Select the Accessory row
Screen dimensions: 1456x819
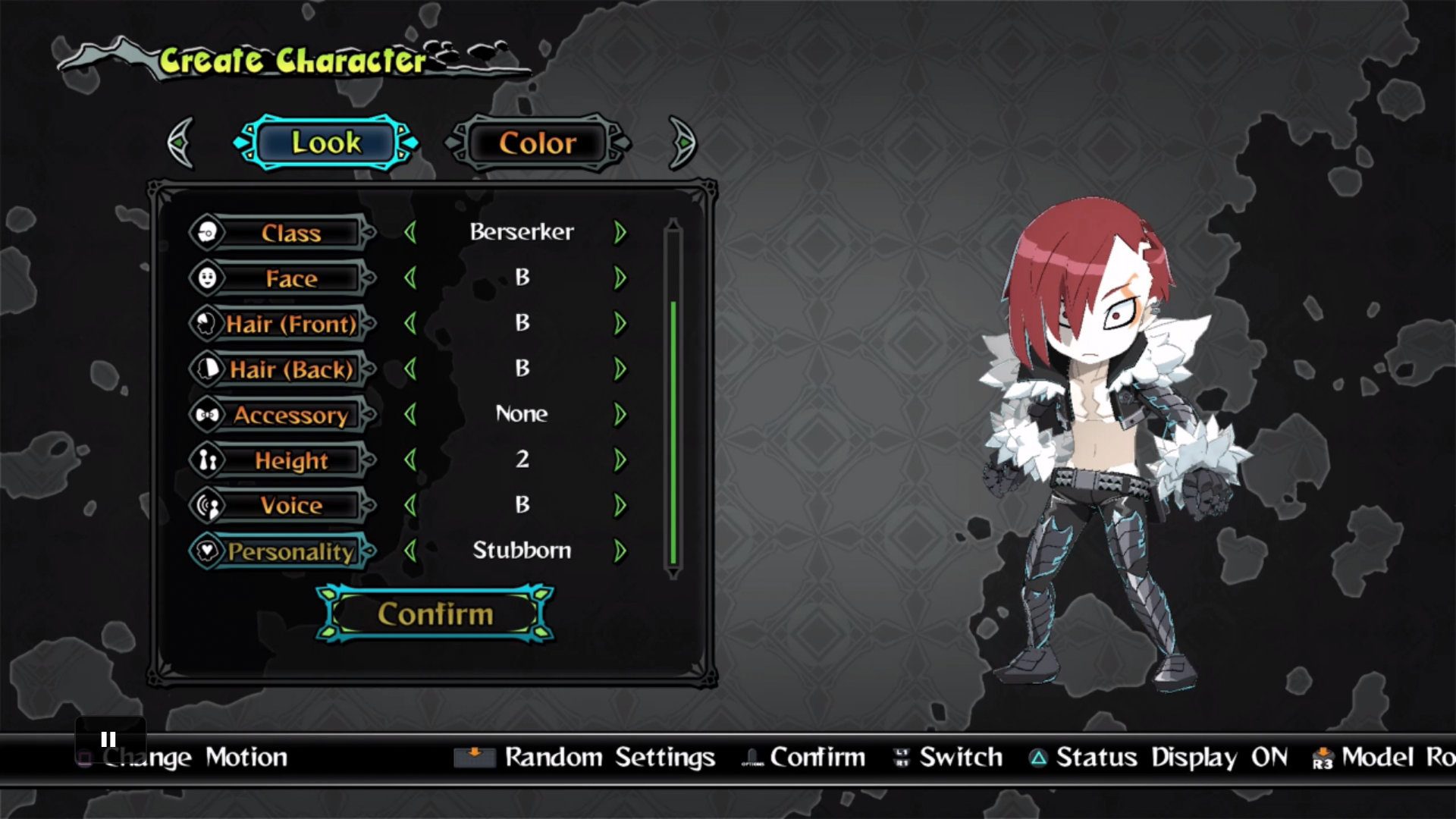coord(290,415)
